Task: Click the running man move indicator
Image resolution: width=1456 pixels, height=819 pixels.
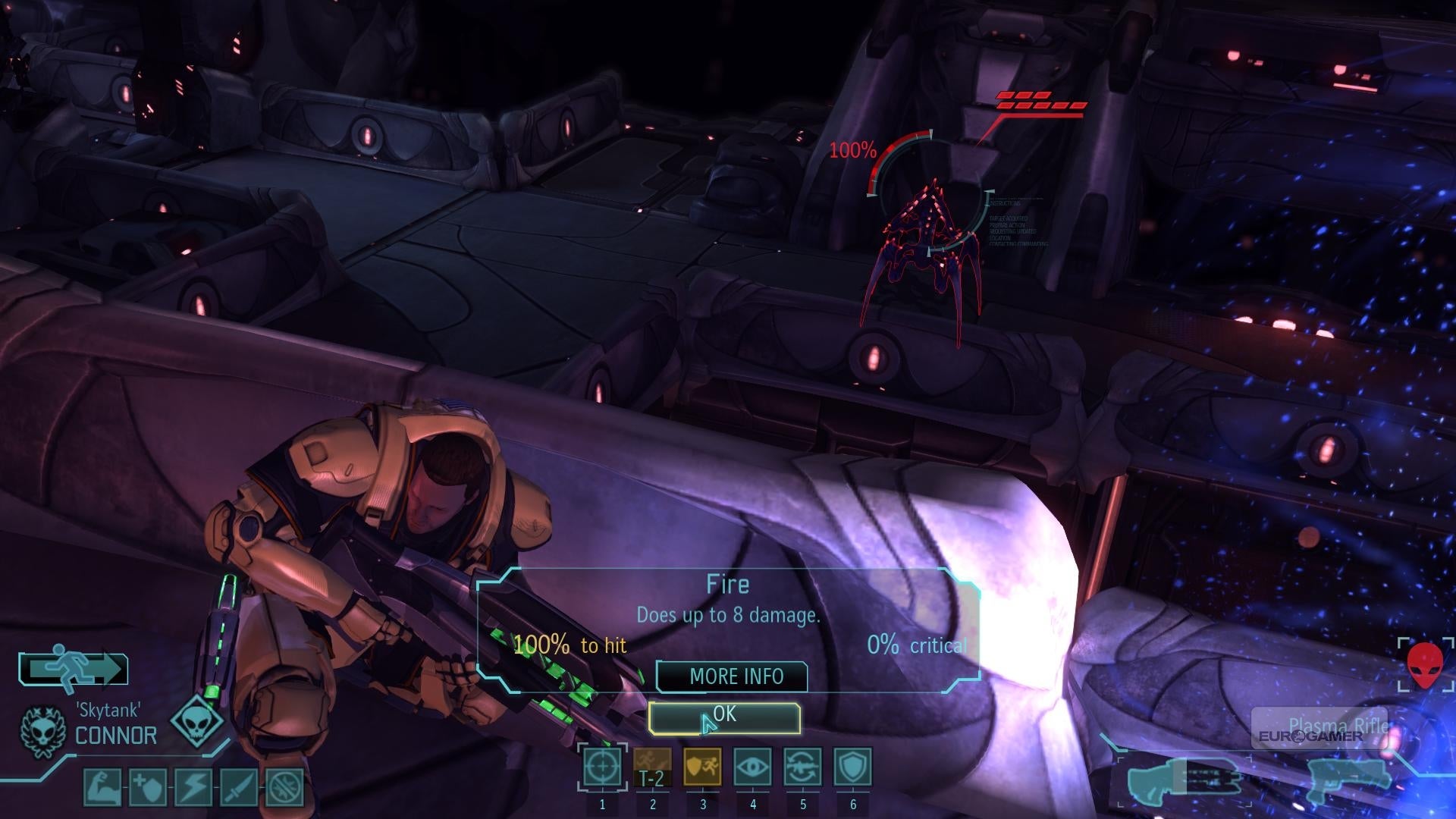Action: coord(74,668)
